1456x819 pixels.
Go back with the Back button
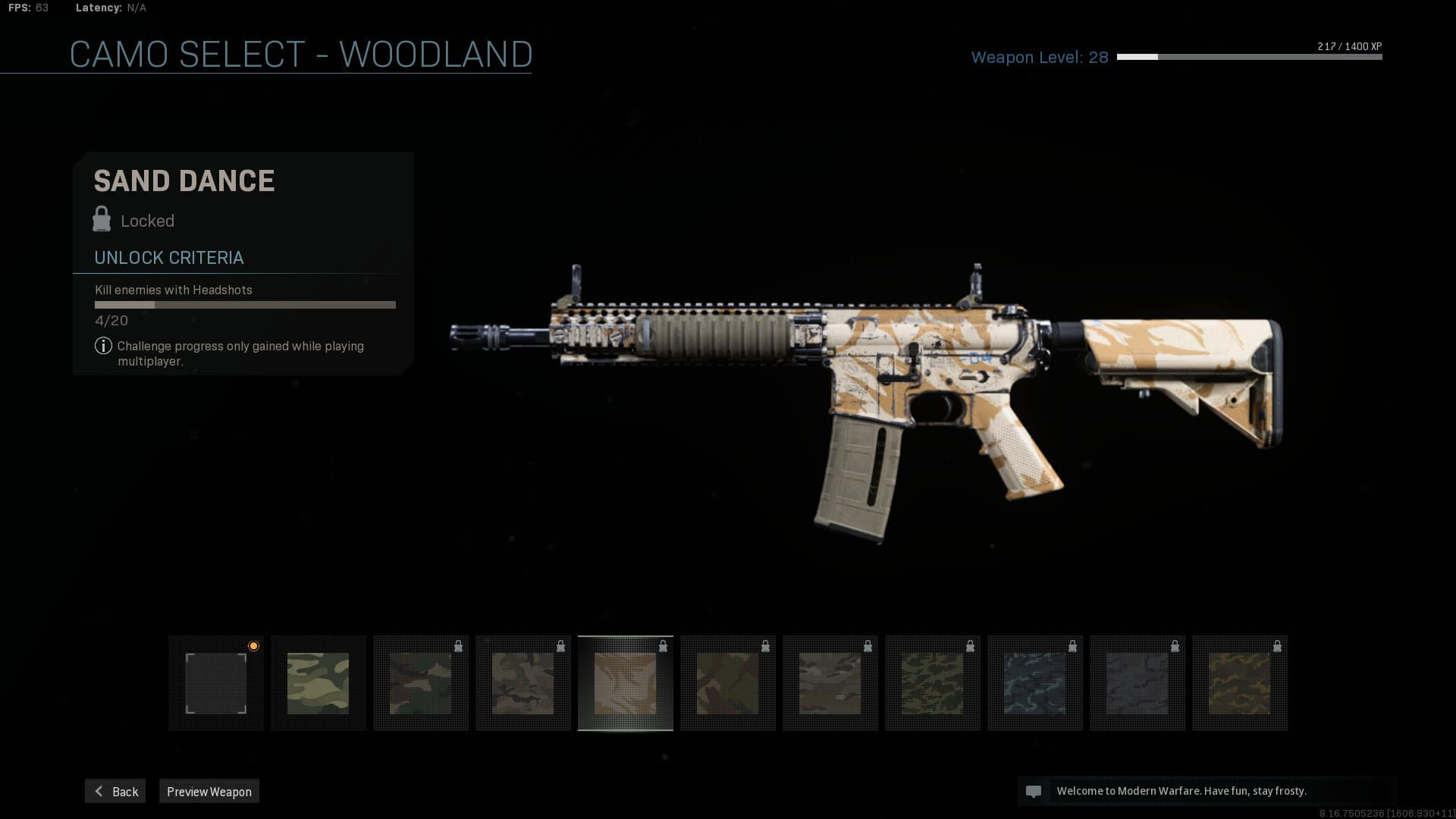(x=115, y=791)
